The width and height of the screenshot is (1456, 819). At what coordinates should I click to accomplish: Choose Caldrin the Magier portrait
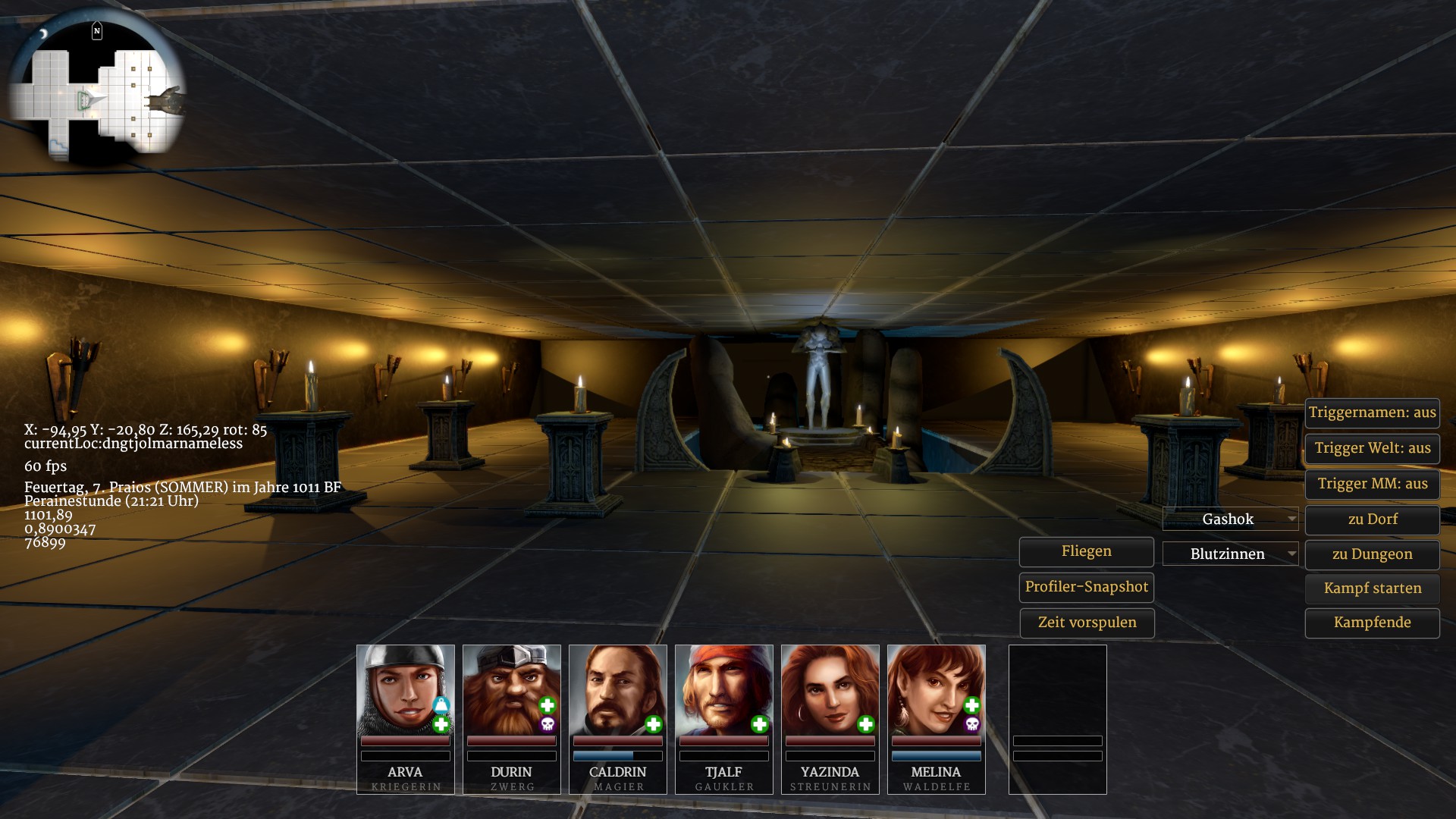tap(617, 690)
